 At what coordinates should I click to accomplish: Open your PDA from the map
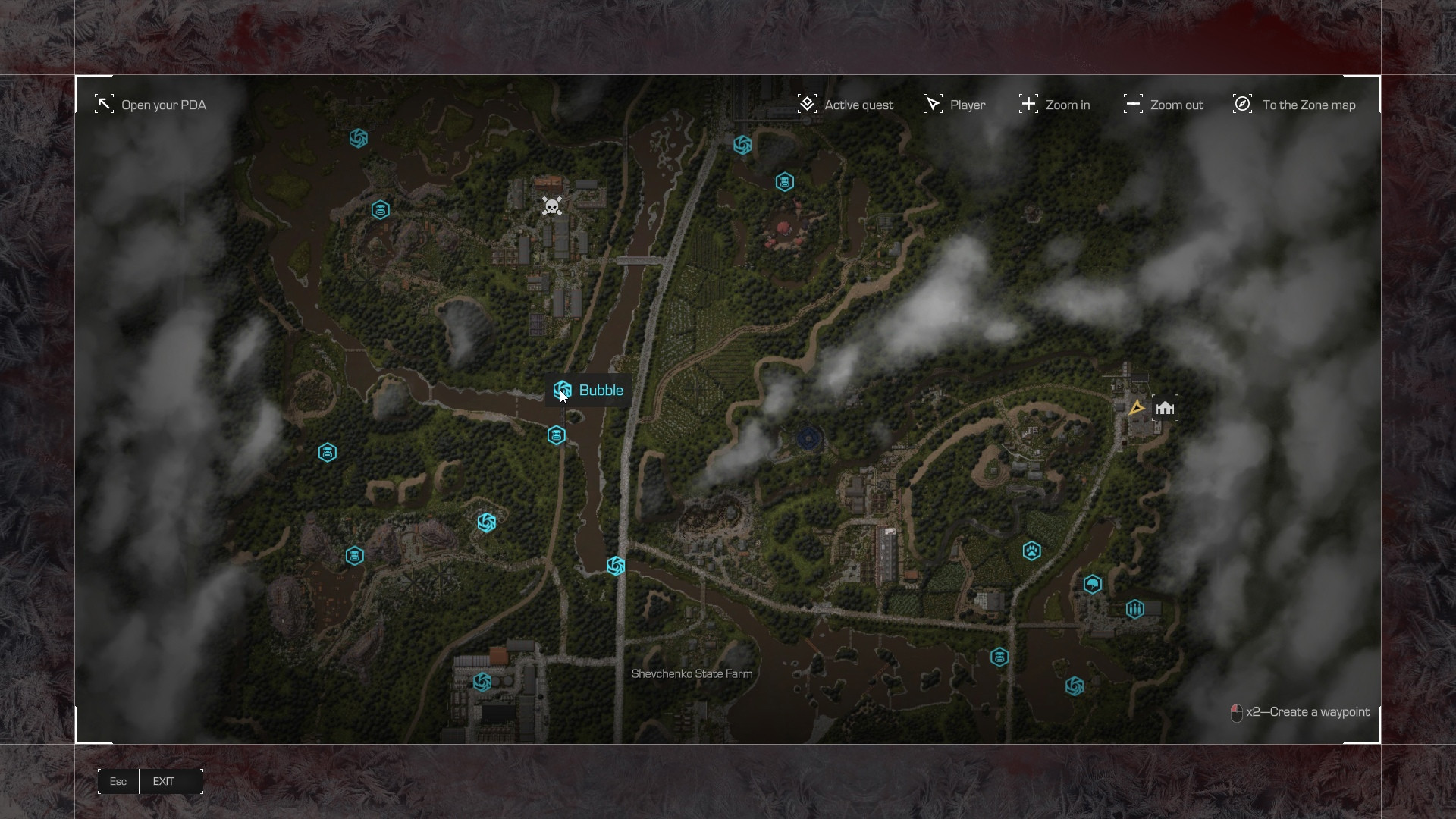pyautogui.click(x=150, y=105)
